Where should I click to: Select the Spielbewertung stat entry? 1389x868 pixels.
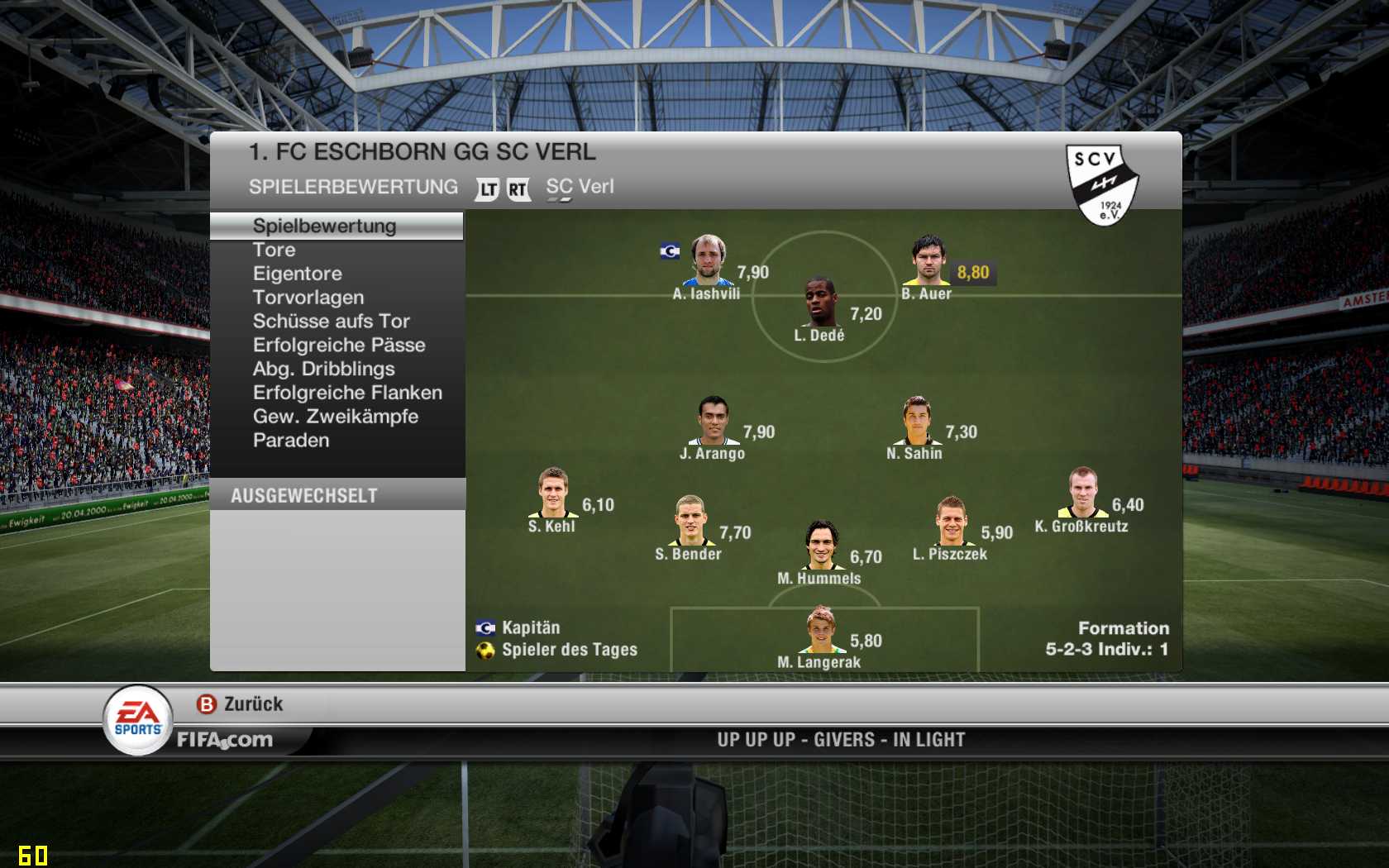[x=324, y=226]
